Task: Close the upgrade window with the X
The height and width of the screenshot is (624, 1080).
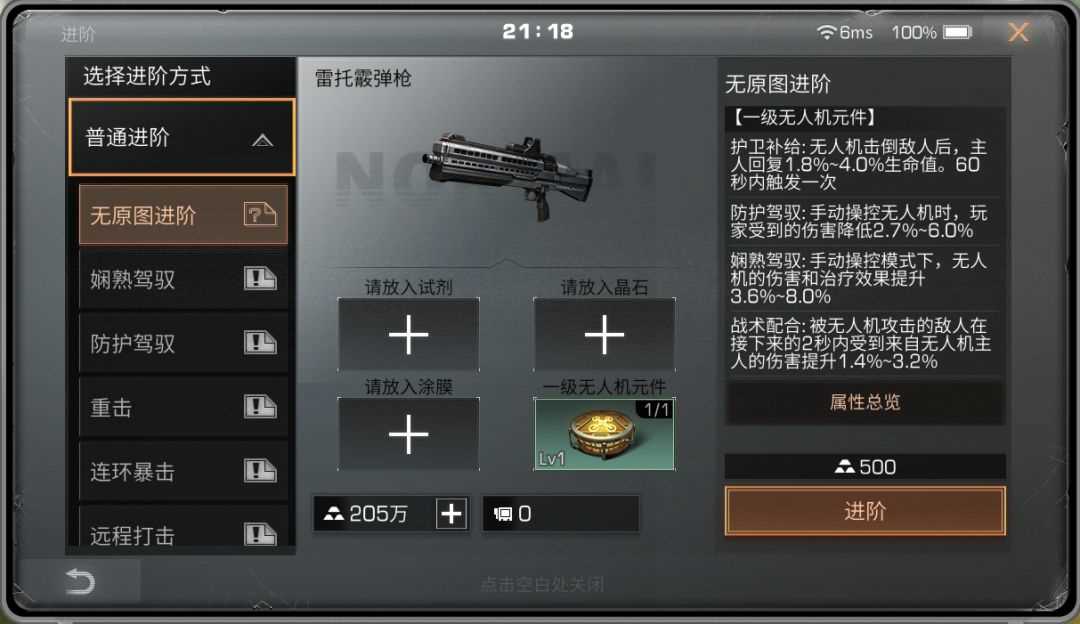Action: point(1018,33)
